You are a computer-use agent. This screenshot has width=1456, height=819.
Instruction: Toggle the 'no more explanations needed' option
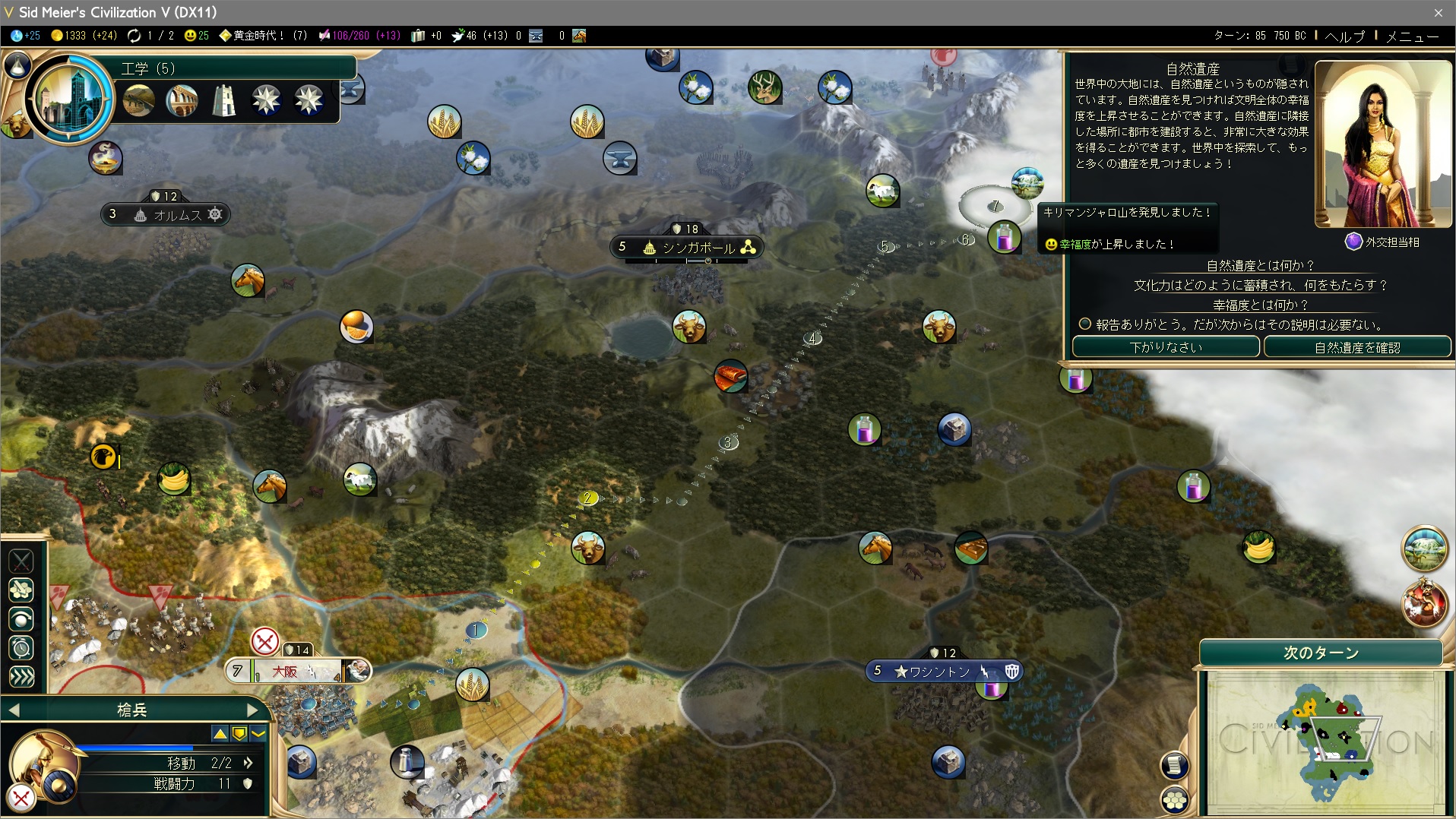tap(1085, 324)
